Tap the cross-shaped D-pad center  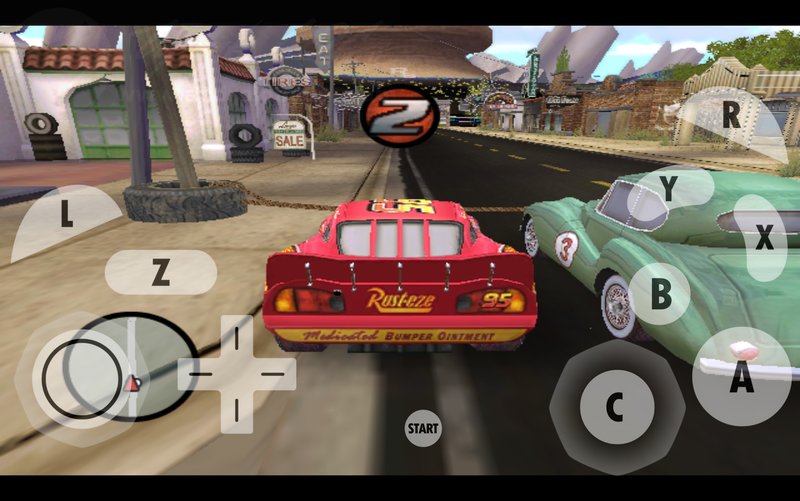[237, 374]
